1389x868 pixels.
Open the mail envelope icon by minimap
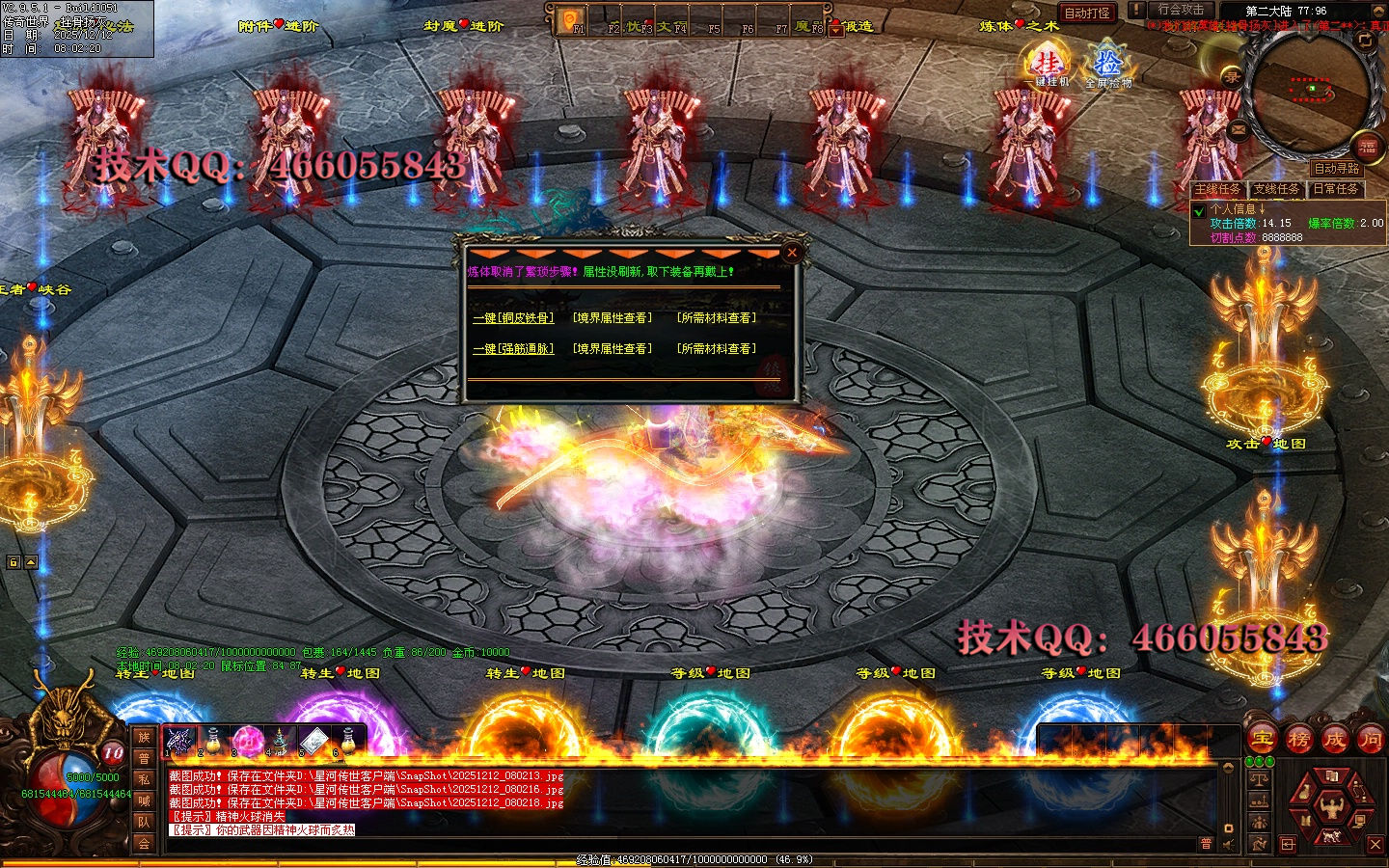tap(1239, 129)
